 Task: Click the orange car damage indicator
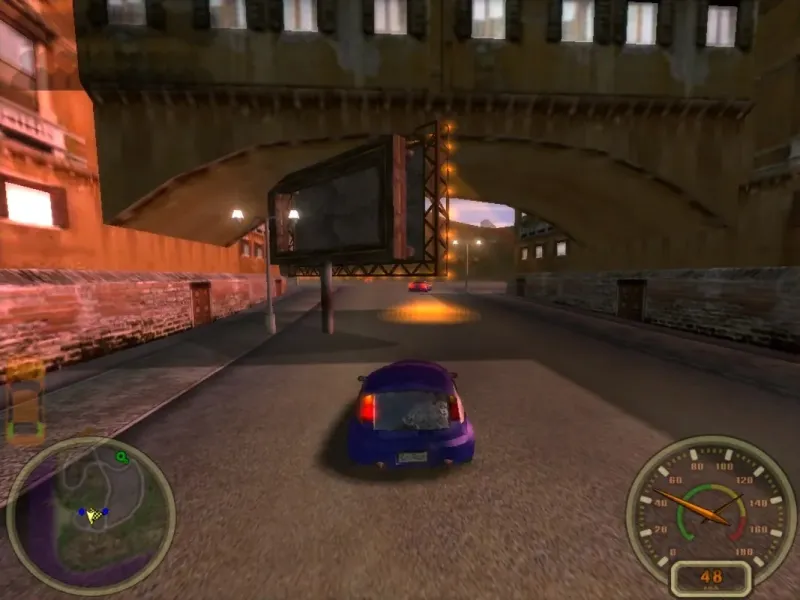click(x=25, y=402)
